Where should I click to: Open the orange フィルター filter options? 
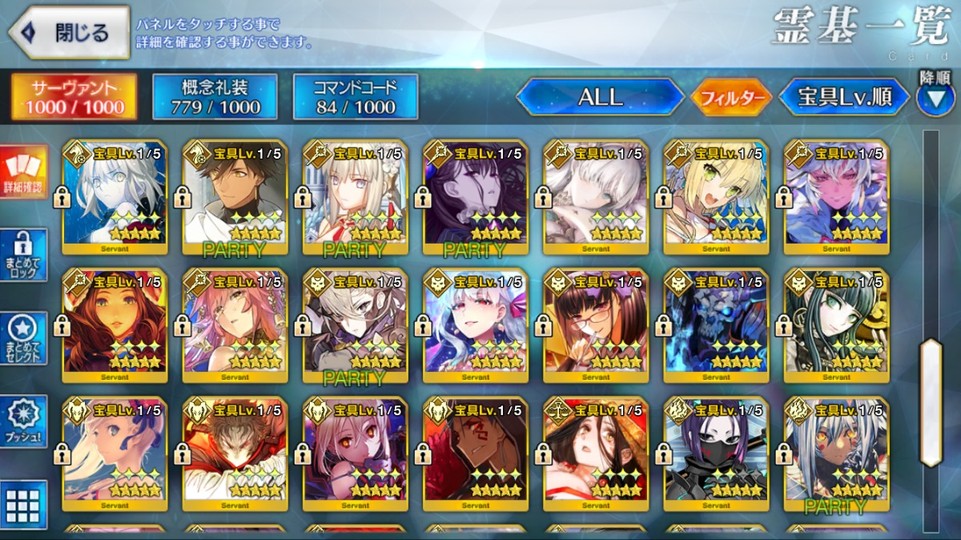tap(732, 98)
